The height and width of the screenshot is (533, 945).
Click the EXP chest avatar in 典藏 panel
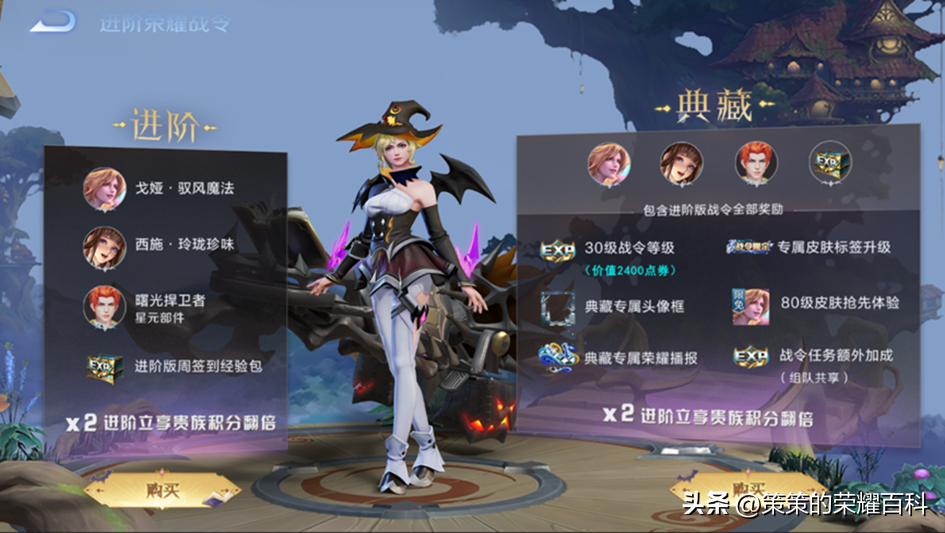click(x=830, y=164)
